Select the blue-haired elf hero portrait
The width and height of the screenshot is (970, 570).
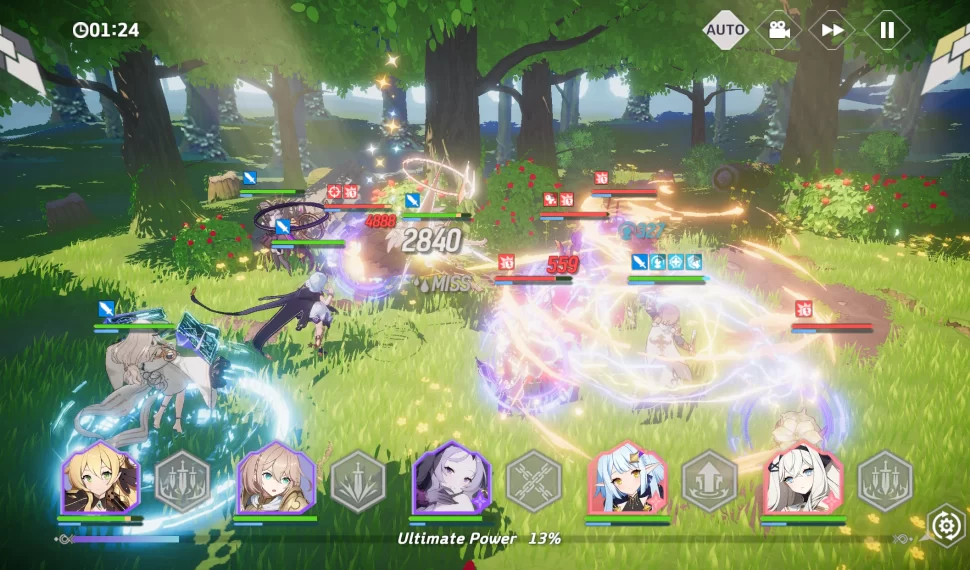click(x=627, y=479)
